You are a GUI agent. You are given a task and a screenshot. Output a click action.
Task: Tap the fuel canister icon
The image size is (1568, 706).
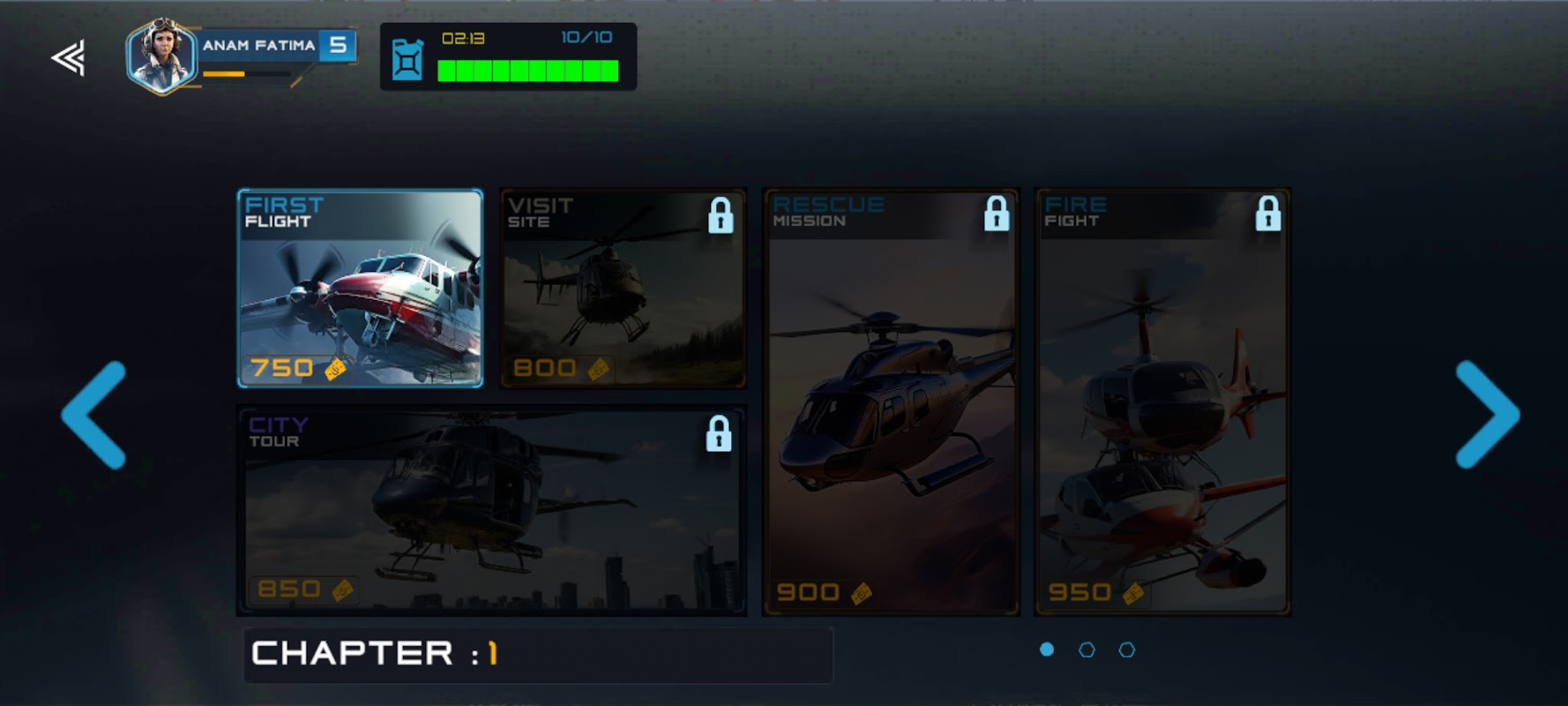point(407,59)
